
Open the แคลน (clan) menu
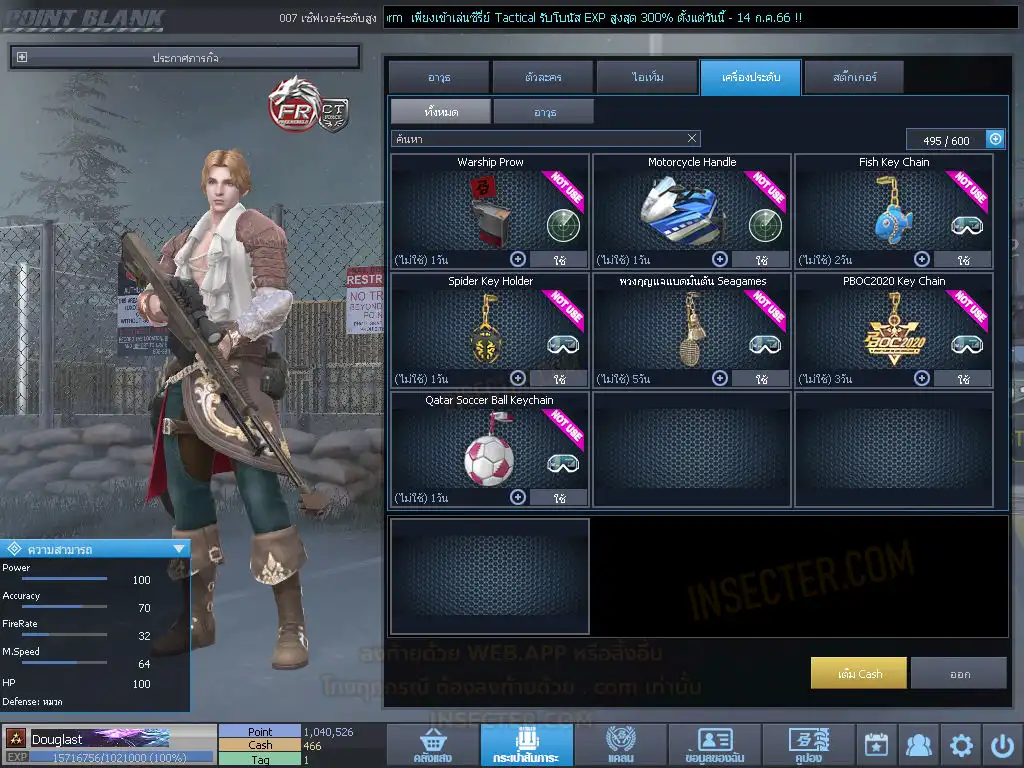coord(620,745)
